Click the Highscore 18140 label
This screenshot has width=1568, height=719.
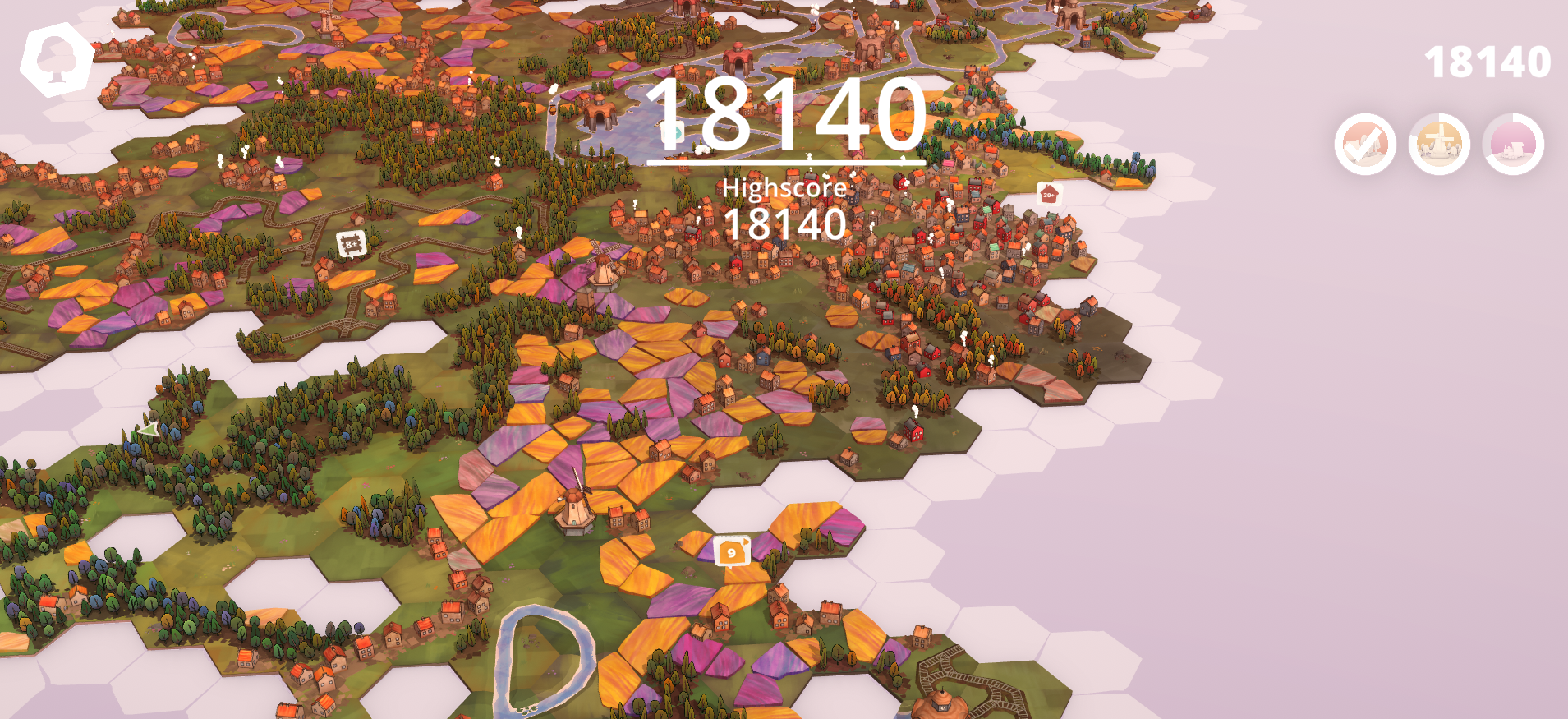tap(784, 206)
